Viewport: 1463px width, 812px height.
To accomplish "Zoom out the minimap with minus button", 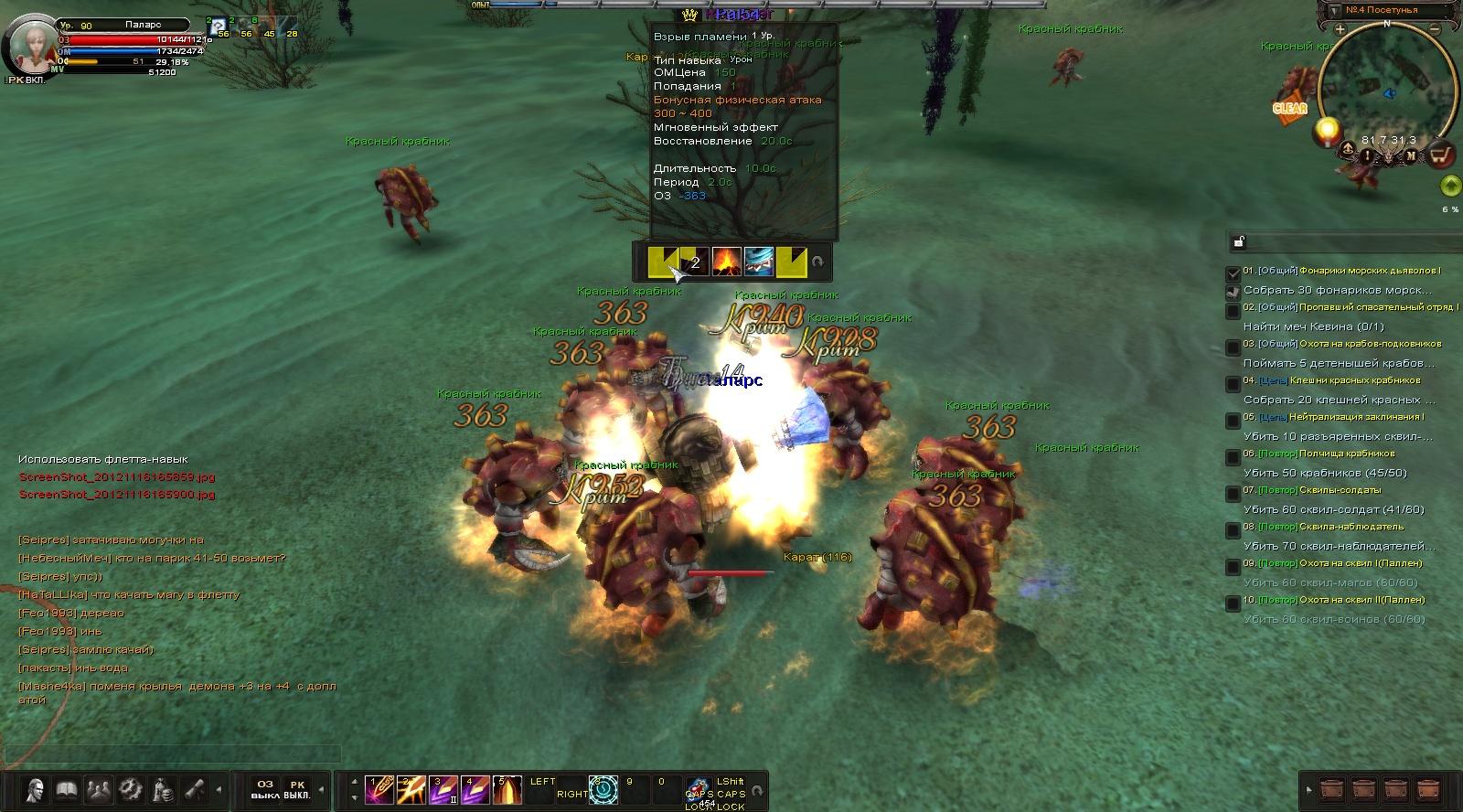I will (x=1436, y=29).
